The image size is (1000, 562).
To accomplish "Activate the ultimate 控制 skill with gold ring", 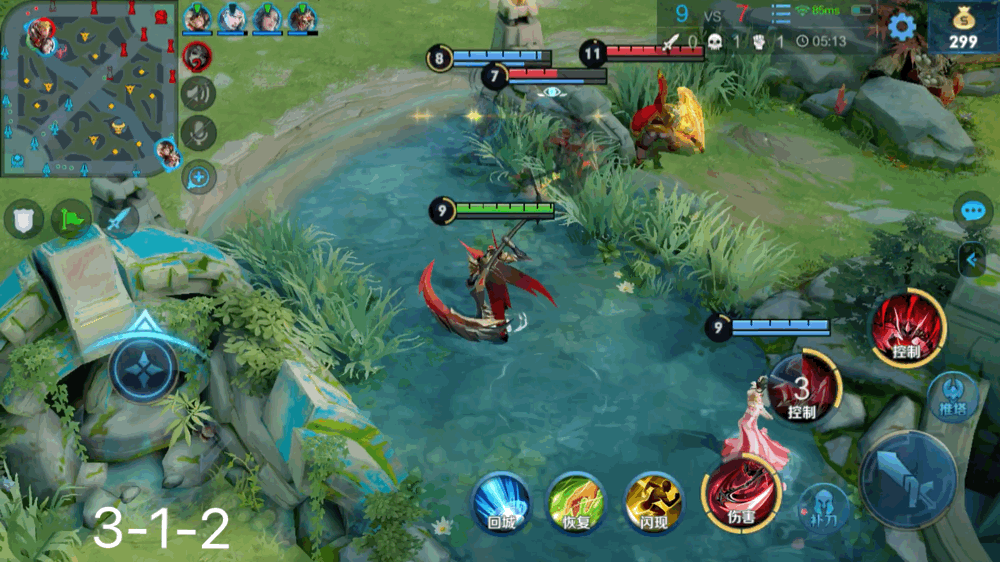I will click(x=907, y=327).
